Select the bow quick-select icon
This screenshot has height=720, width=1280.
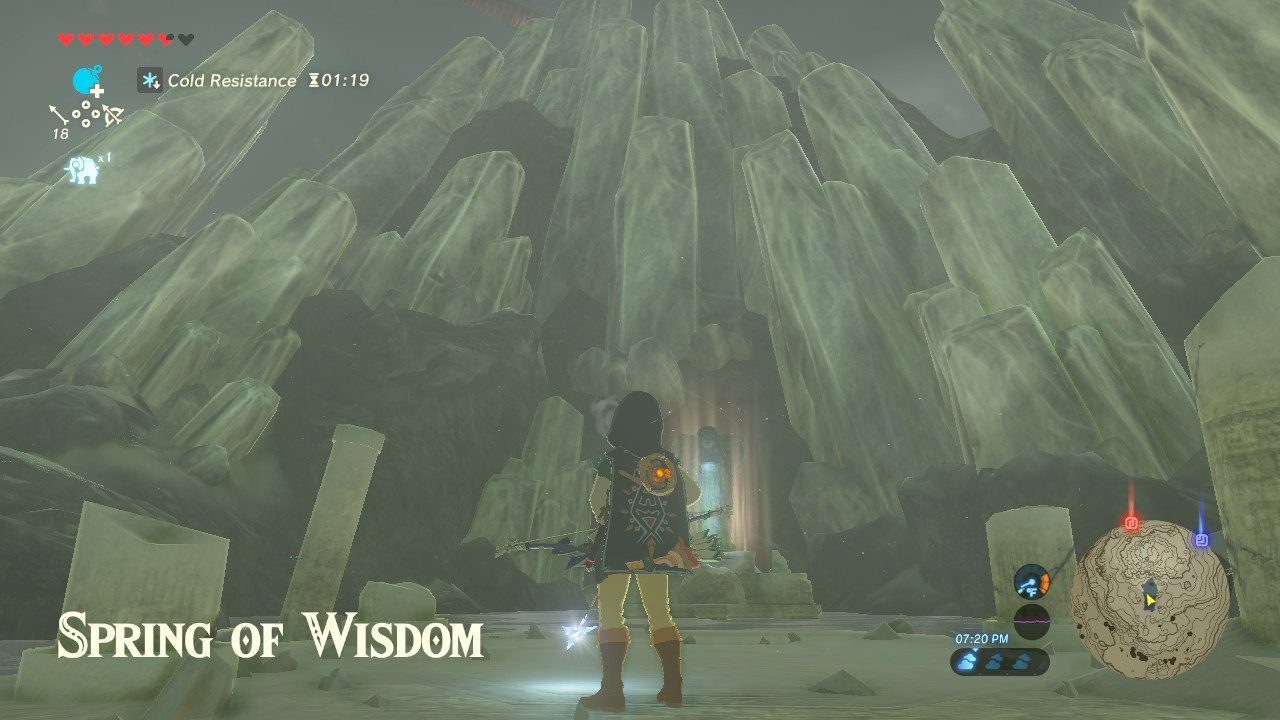(112, 116)
